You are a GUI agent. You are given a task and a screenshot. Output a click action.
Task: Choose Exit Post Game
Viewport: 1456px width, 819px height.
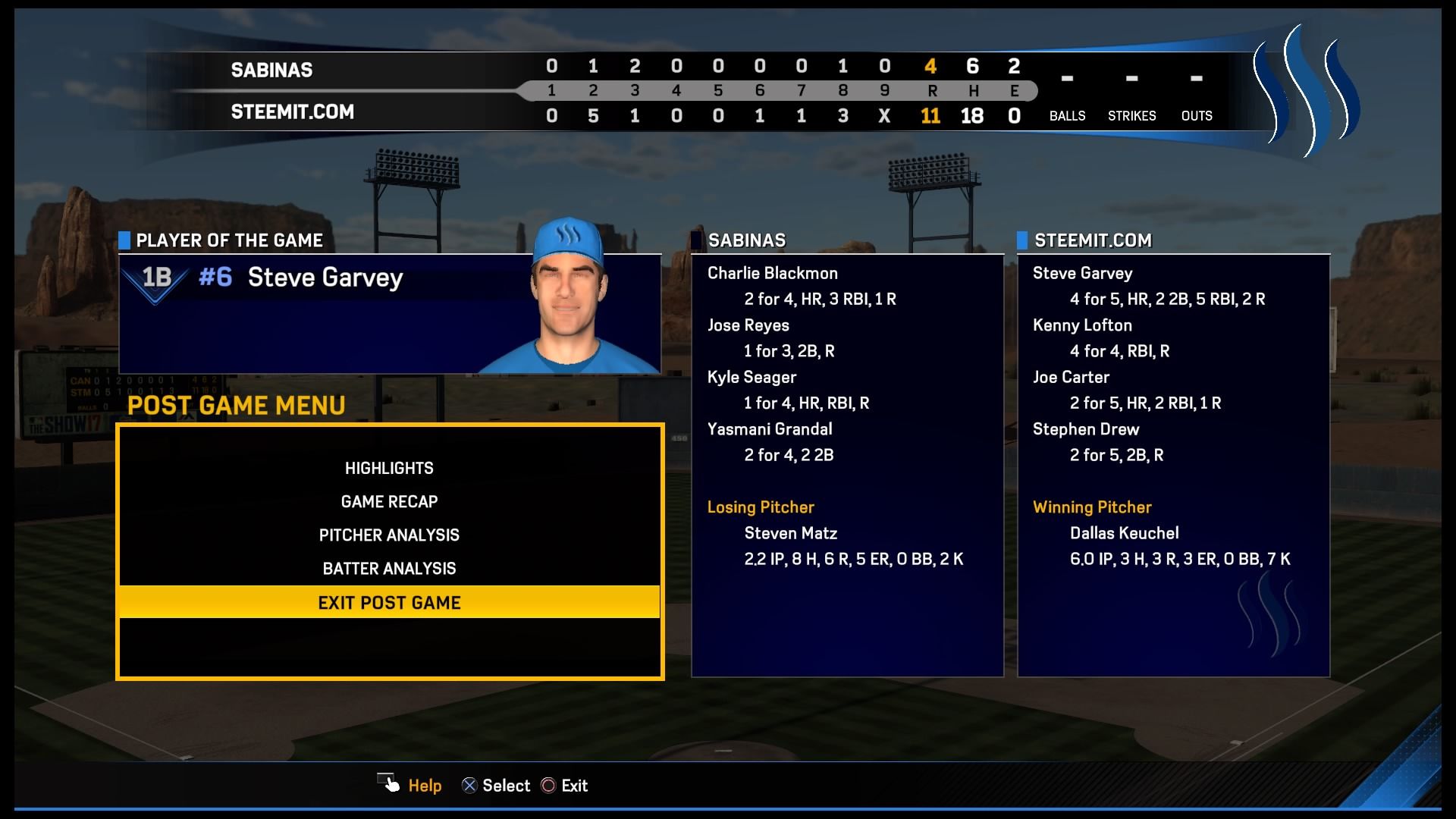(x=389, y=602)
